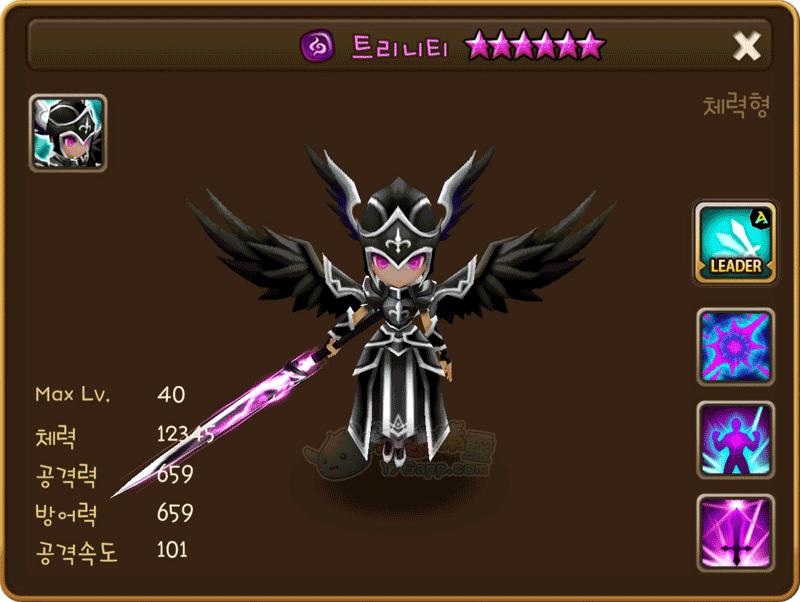Open the purple starburst skill icon

click(735, 347)
